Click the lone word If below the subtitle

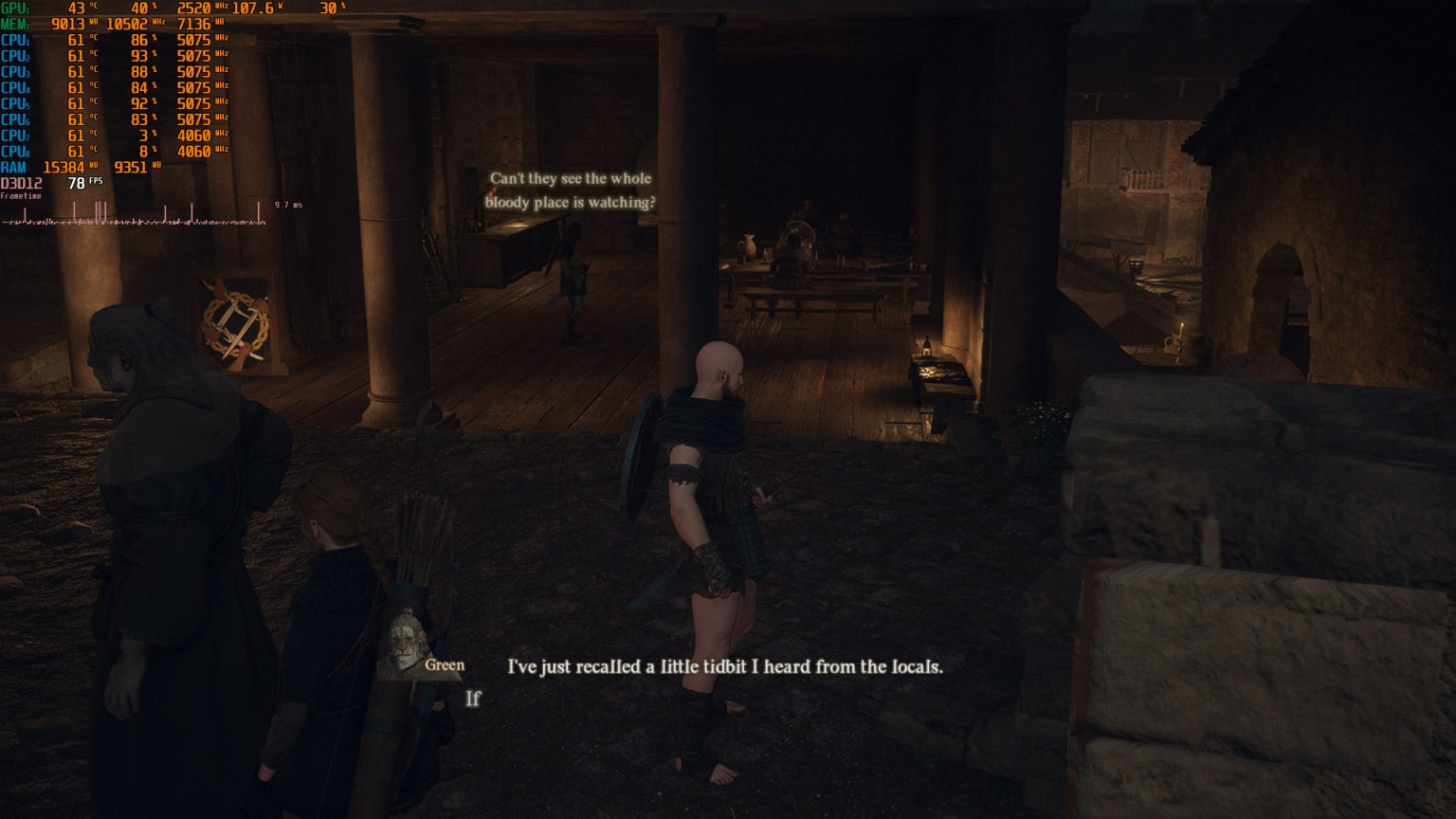tap(472, 699)
